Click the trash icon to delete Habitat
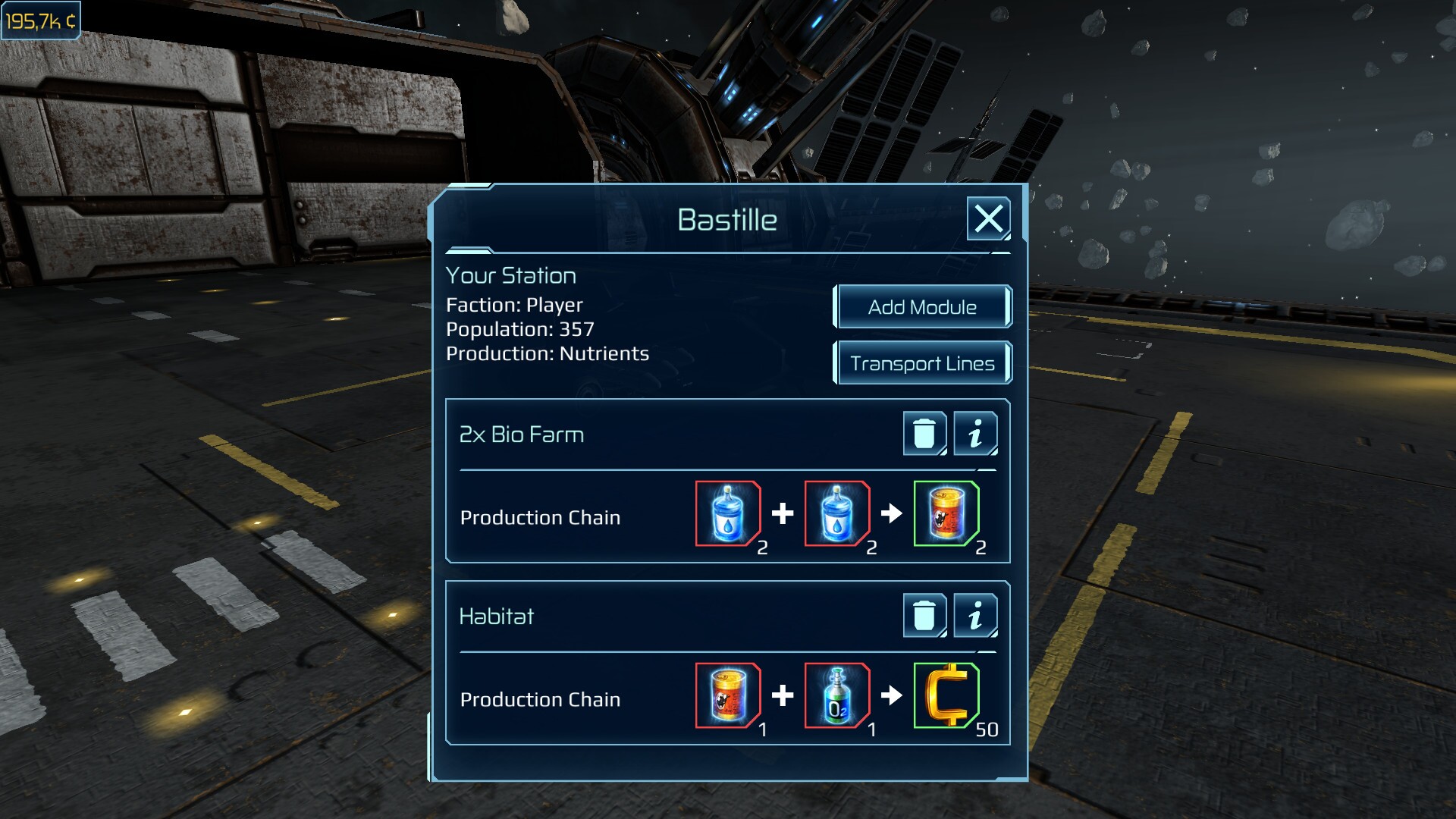 (924, 616)
